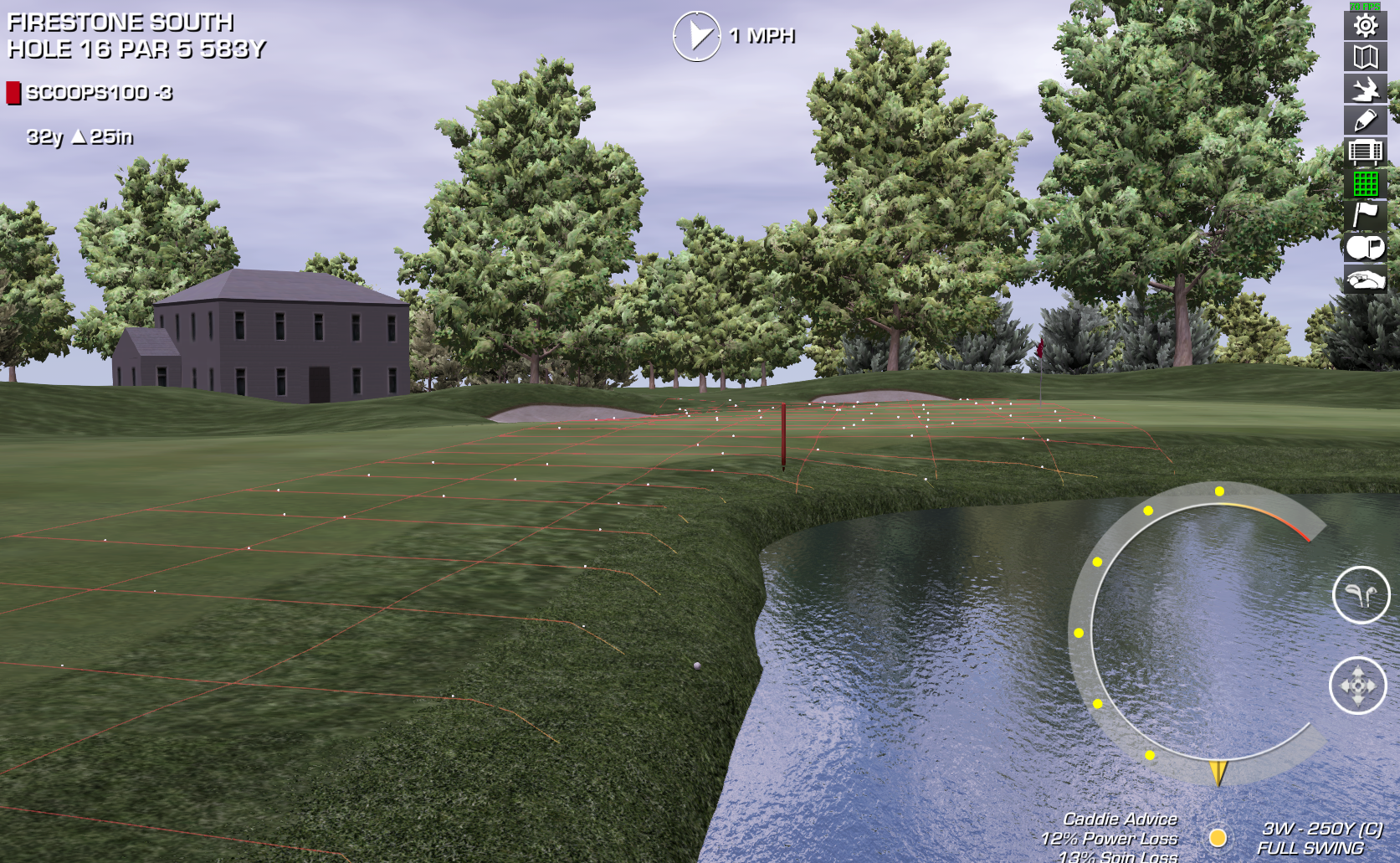Open the ball and flag view icon

tap(1365, 247)
